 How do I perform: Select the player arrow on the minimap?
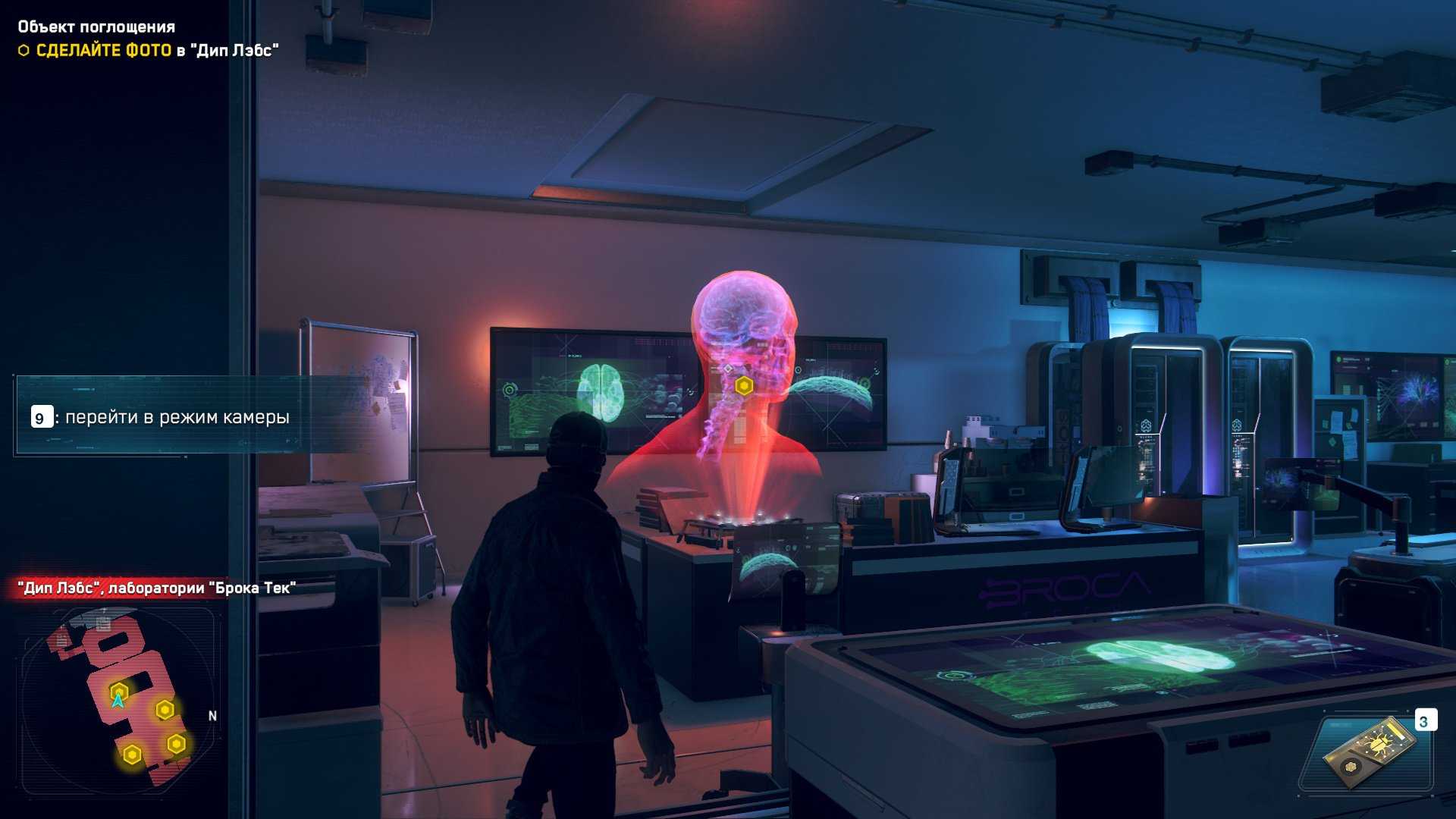(x=118, y=700)
